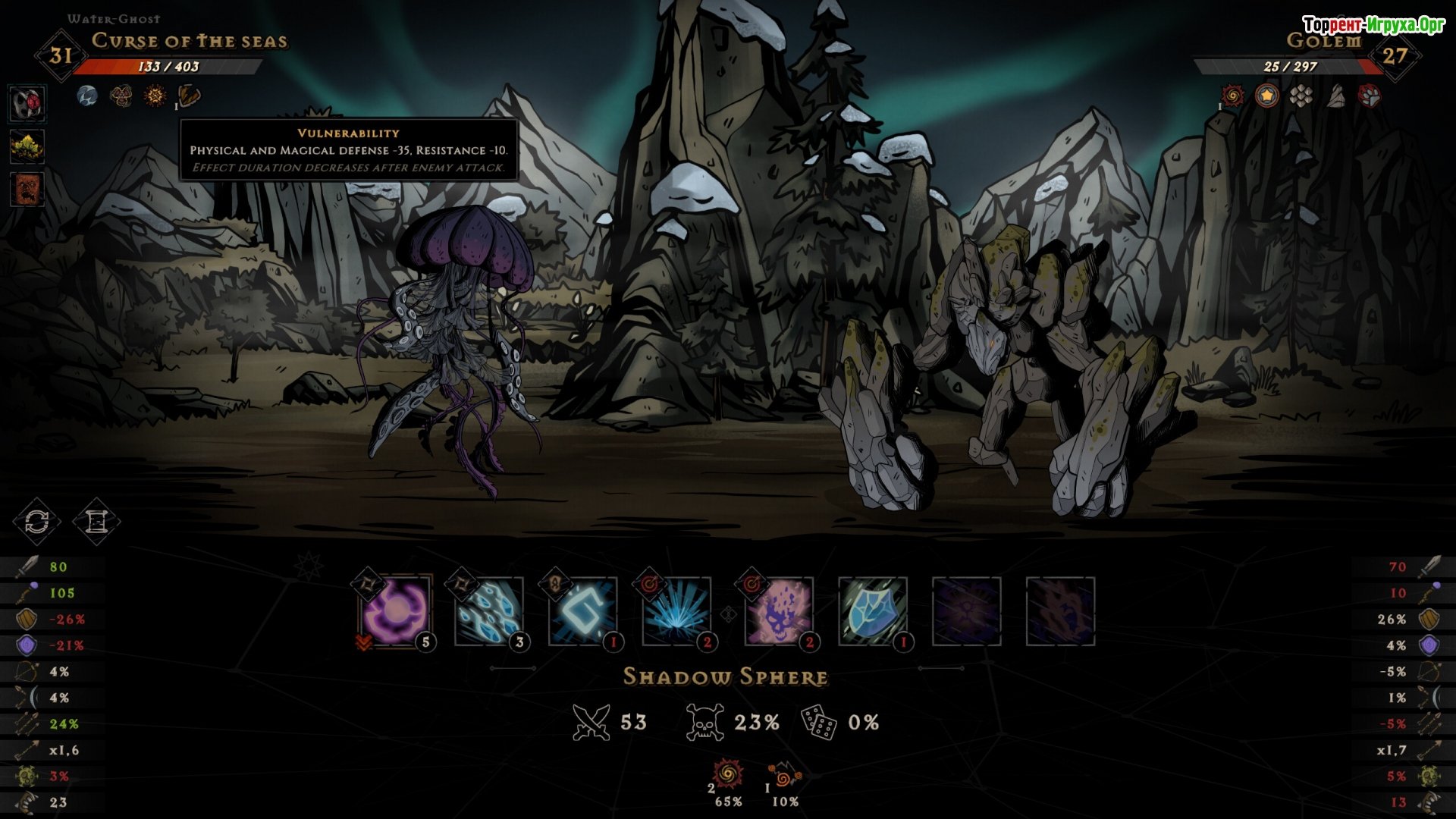Inspect the golem's stone scales armor icon
Image resolution: width=1456 pixels, height=819 pixels.
pyautogui.click(x=1301, y=96)
